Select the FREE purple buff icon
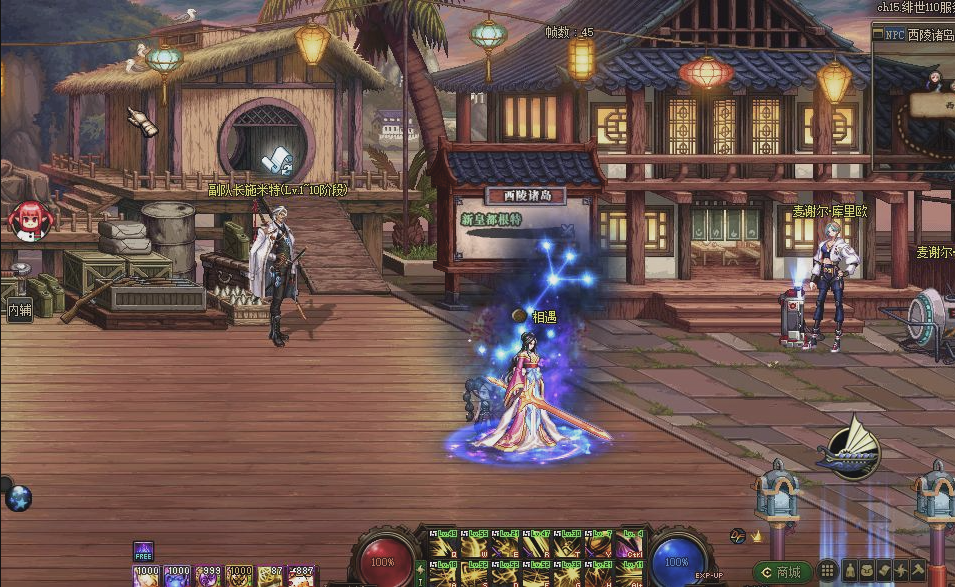The width and height of the screenshot is (955, 587). coord(144,551)
